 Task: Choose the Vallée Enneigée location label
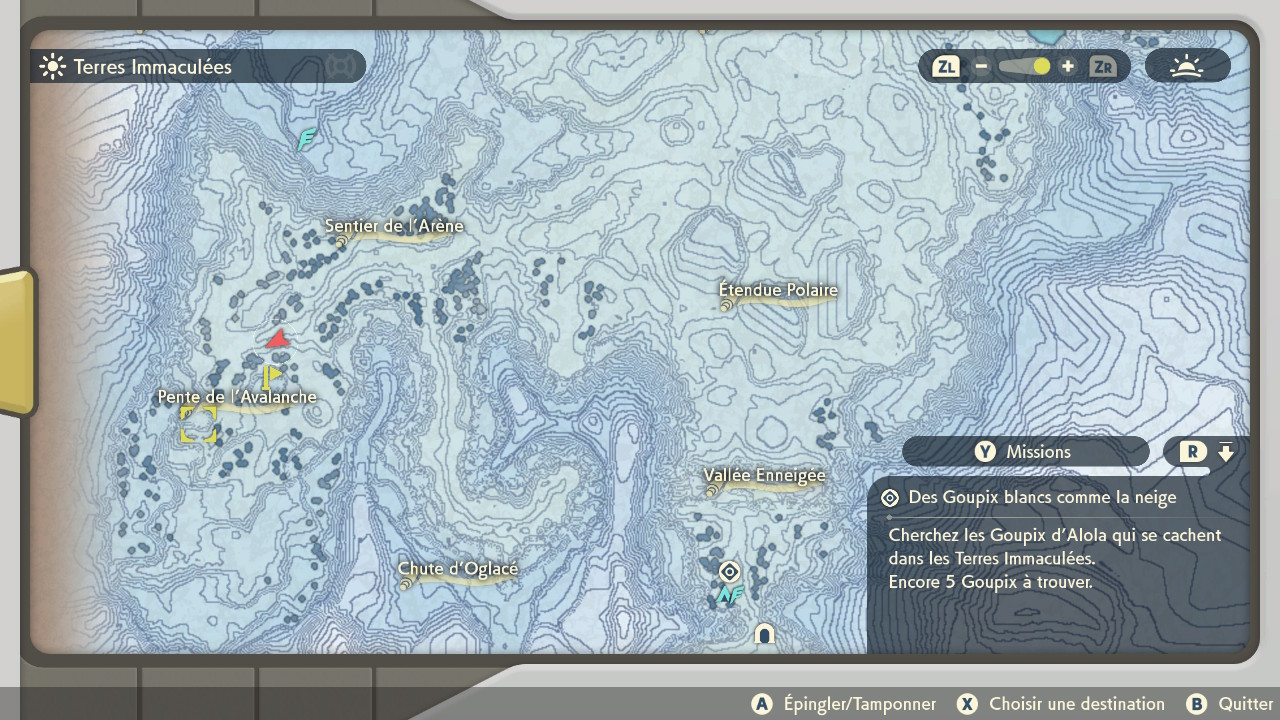(764, 476)
